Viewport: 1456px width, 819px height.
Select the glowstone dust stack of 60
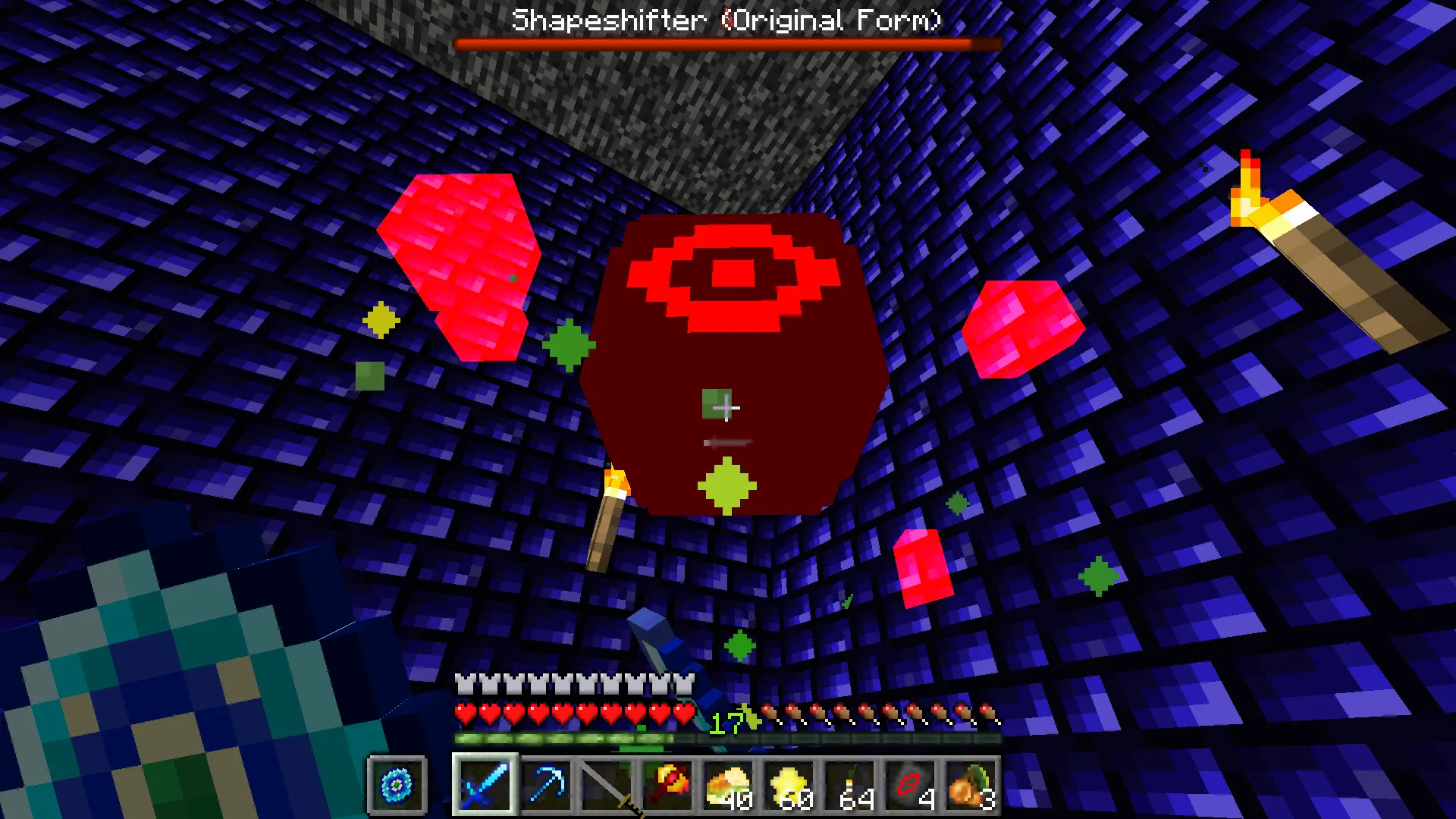788,785
